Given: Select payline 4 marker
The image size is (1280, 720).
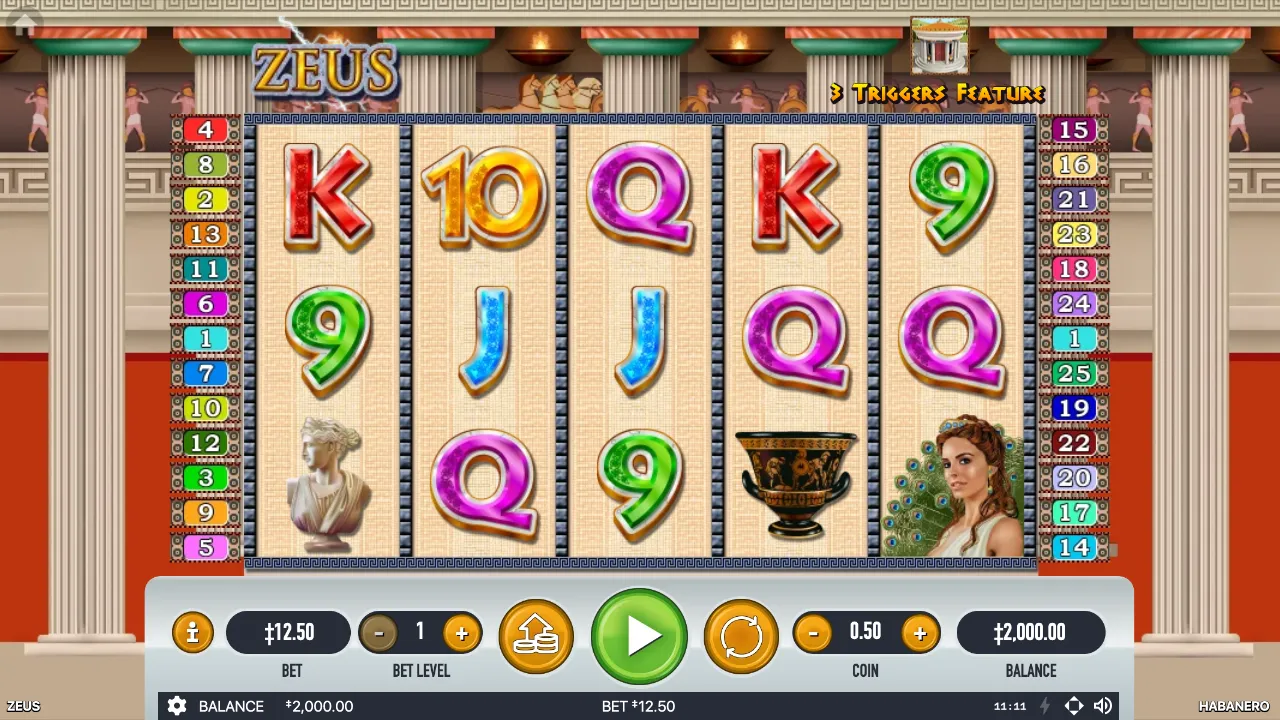Looking at the screenshot, I should point(205,130).
